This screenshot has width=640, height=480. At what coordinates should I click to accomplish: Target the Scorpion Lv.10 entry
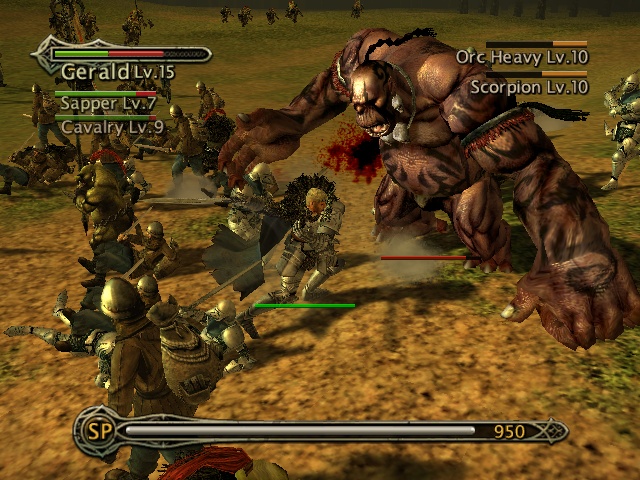tap(529, 87)
